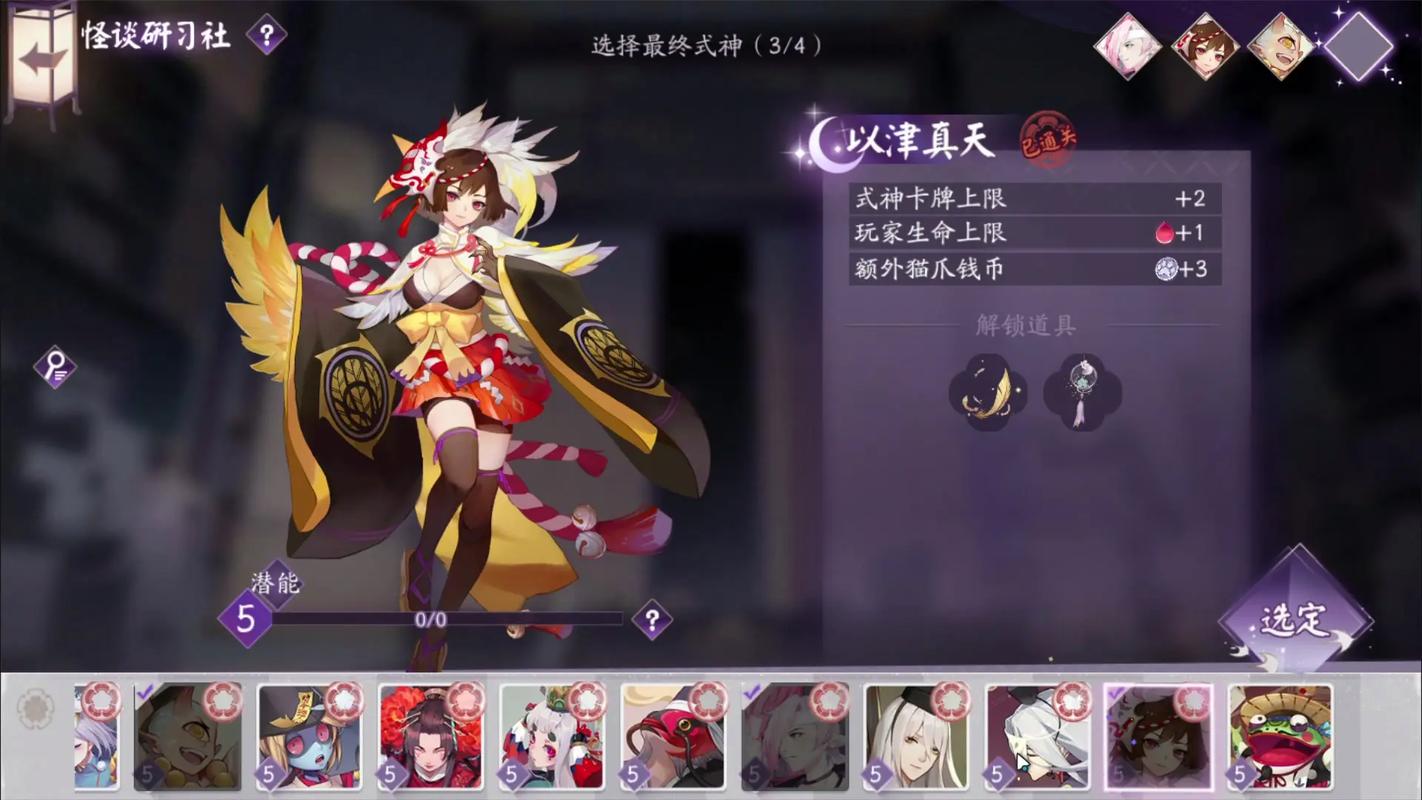This screenshot has height=800, width=1422.
Task: Click the cat paw coin icon beside +3
Action: [1166, 269]
